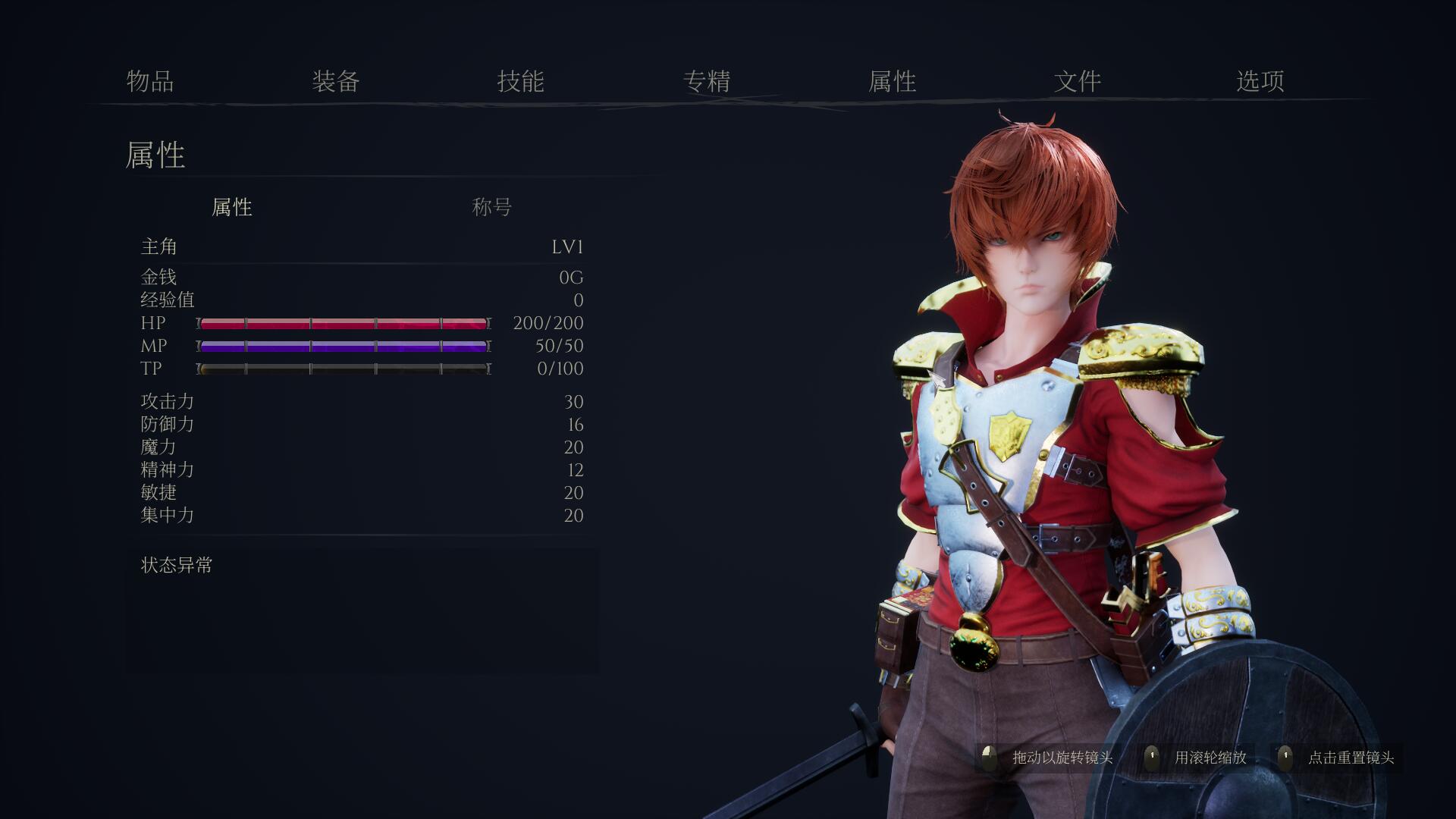Viewport: 1456px width, 819px height.
Task: Click the MP bar
Action: [x=343, y=346]
